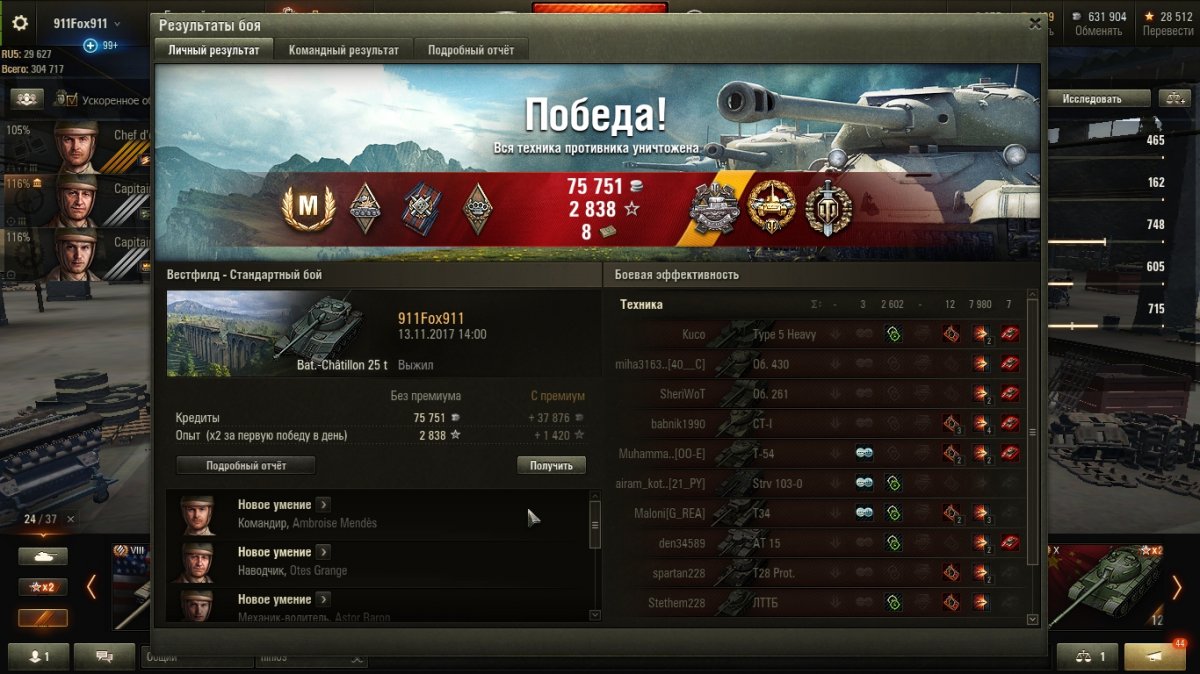
Task: Open the settings gear menu
Action: point(20,23)
